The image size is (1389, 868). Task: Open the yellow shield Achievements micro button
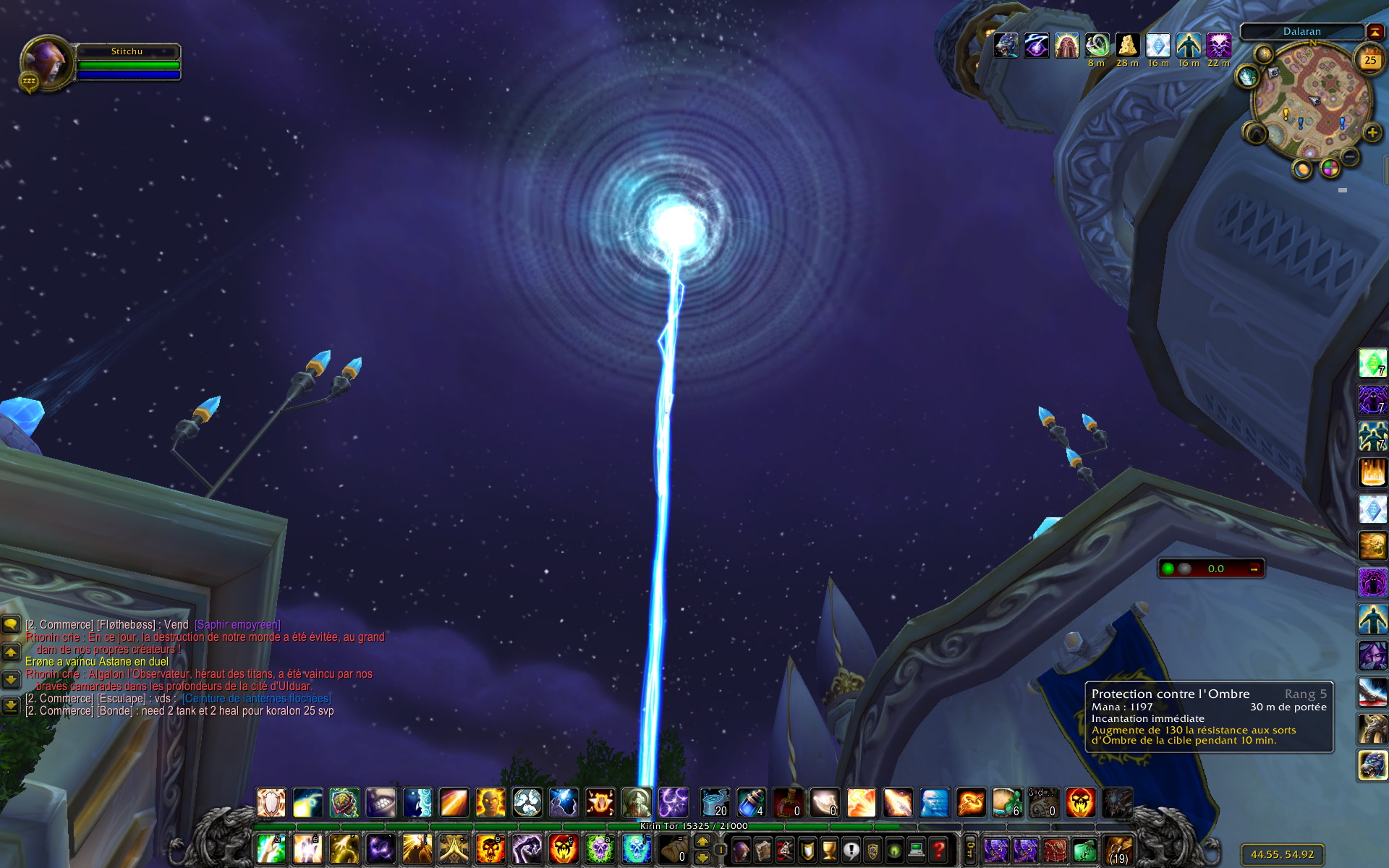click(807, 849)
